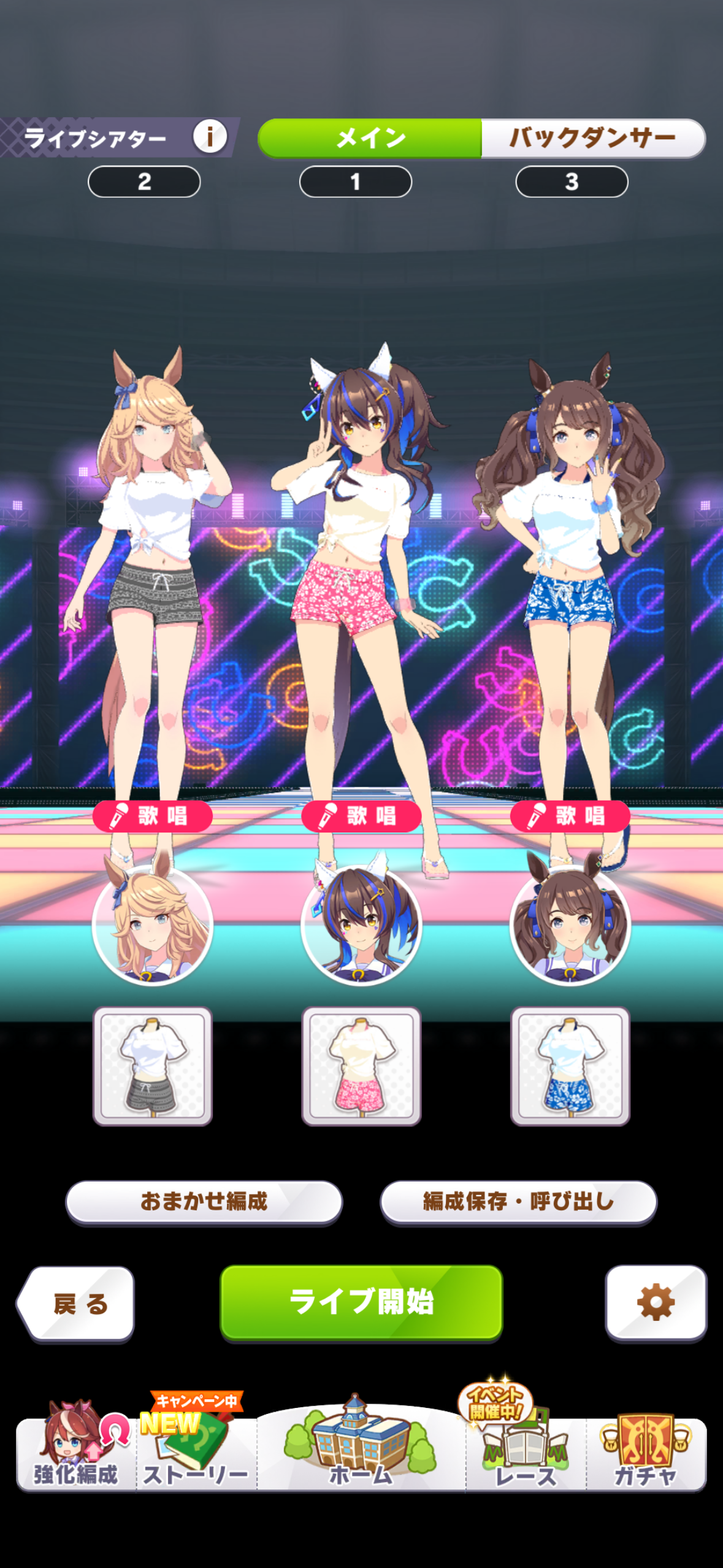Choose the blue floral shorts outfit slot
The width and height of the screenshot is (723, 1568).
point(570,1066)
